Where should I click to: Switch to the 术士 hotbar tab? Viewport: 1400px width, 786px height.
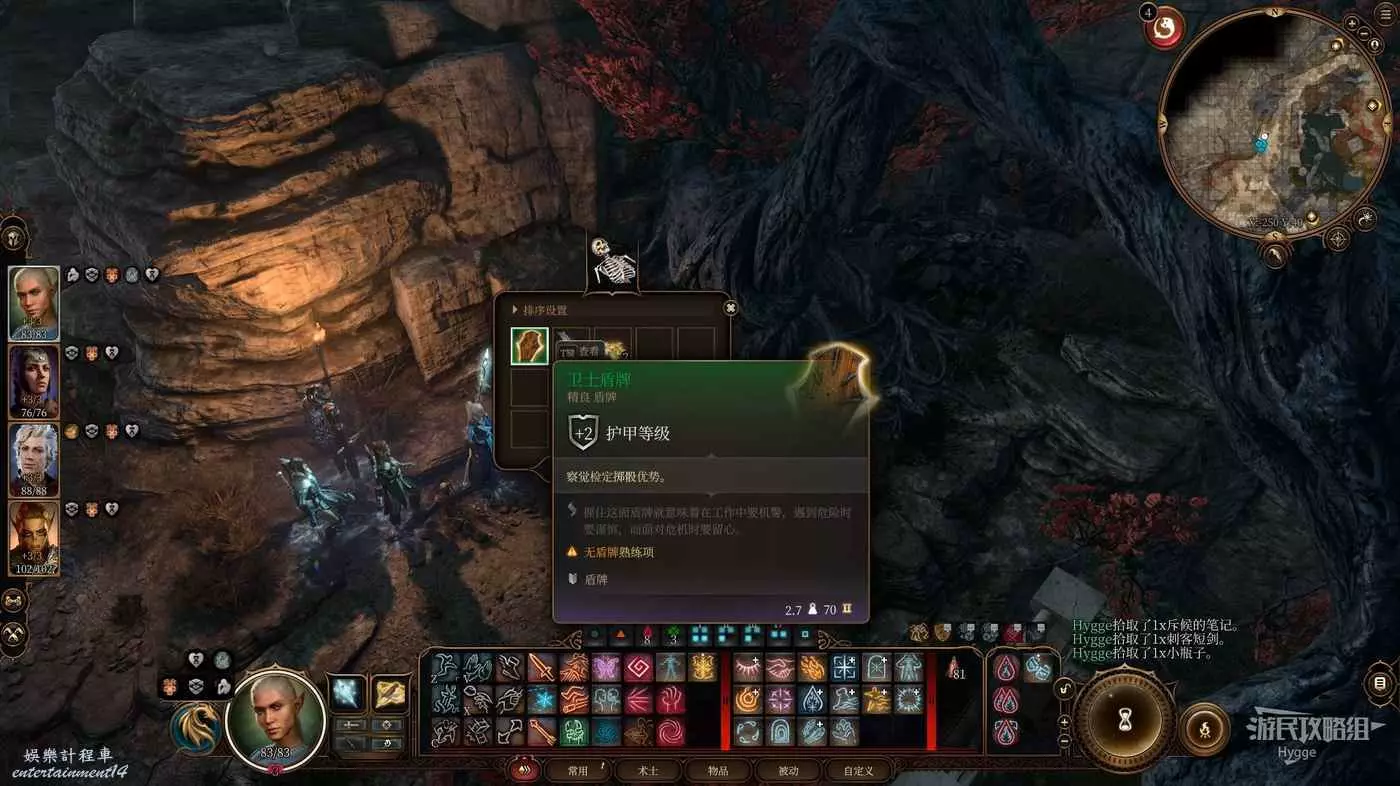649,771
